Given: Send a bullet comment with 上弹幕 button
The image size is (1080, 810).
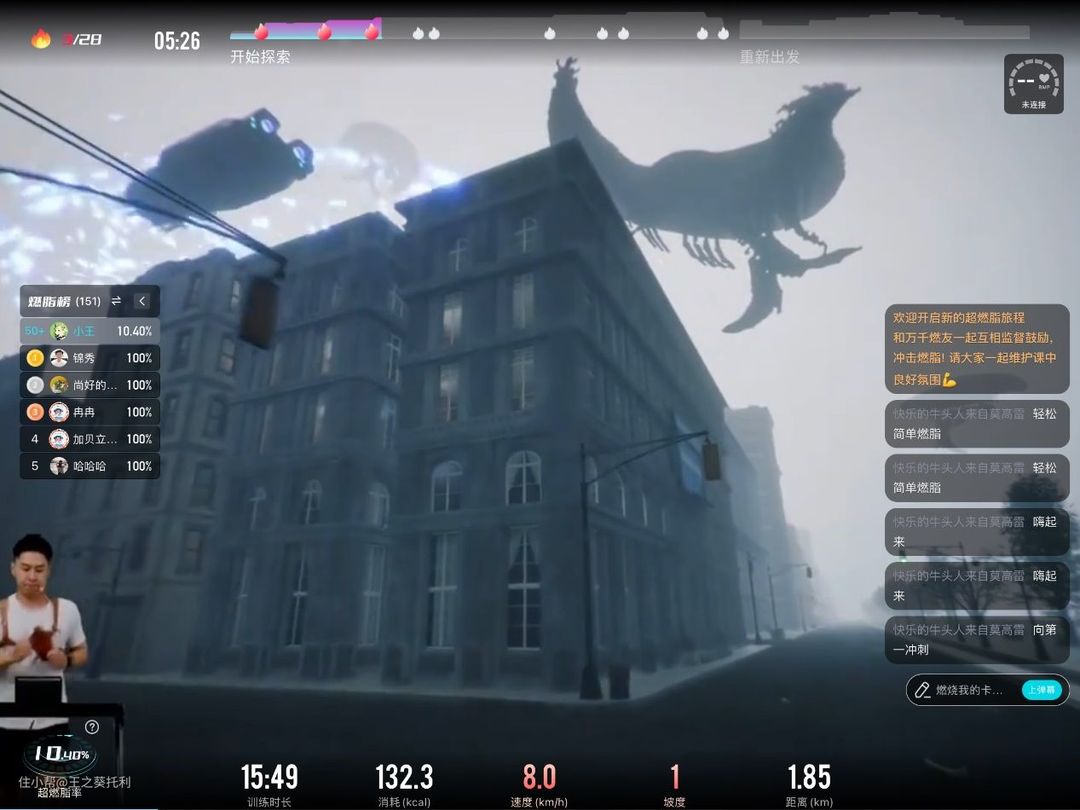Looking at the screenshot, I should click(1041, 690).
